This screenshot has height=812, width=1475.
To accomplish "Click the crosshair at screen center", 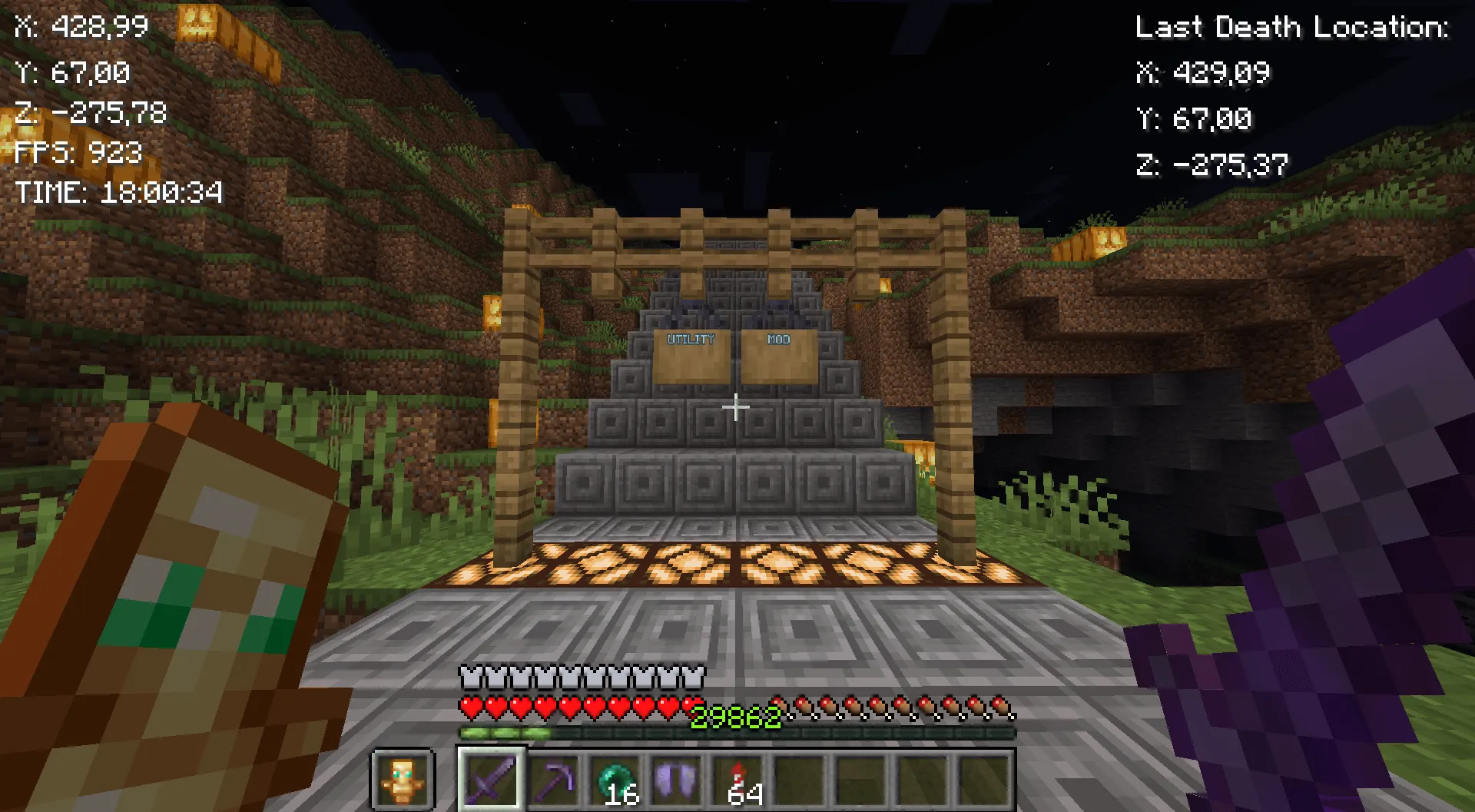I will tap(736, 406).
